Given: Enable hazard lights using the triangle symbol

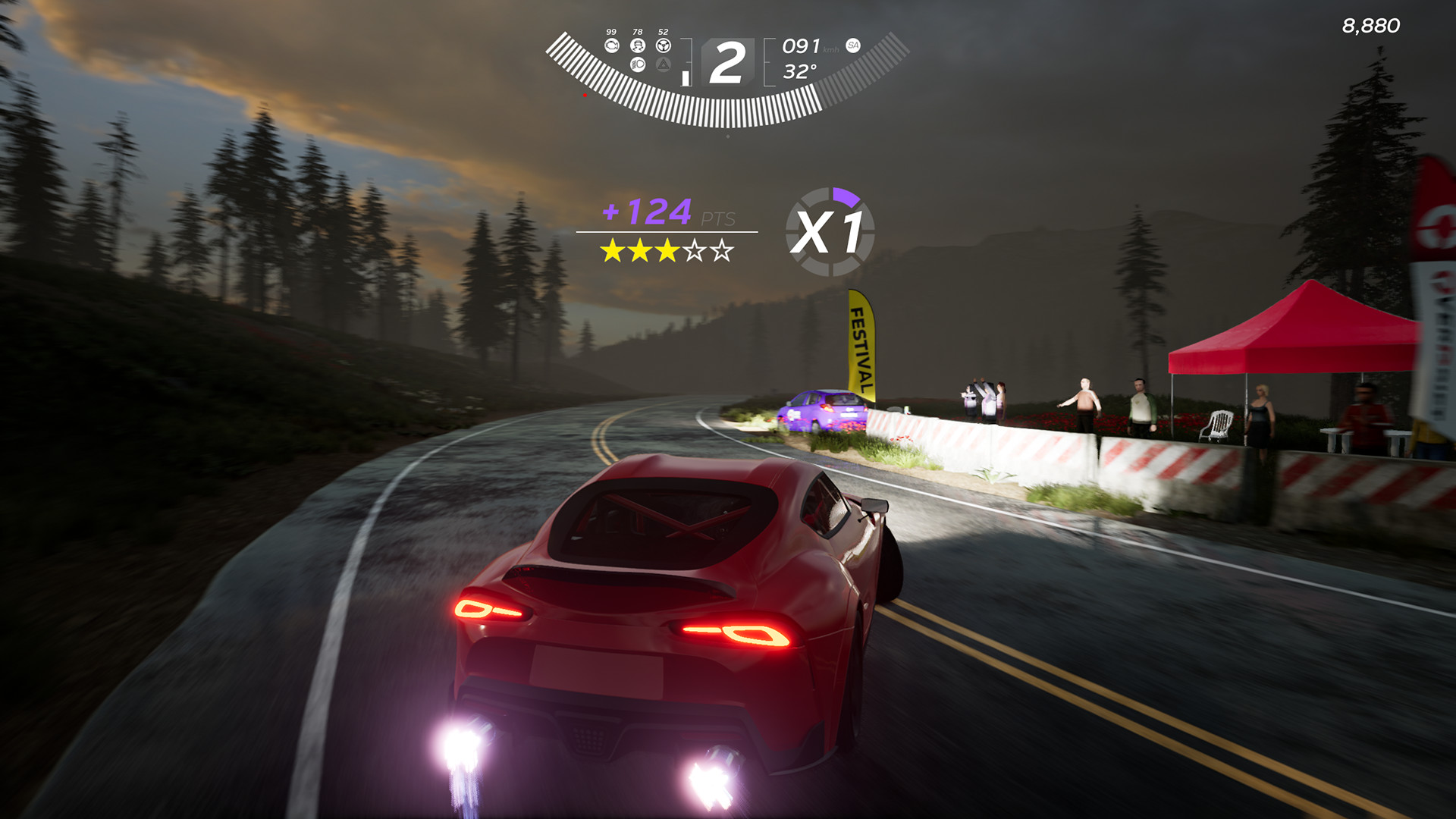Looking at the screenshot, I should click(x=664, y=65).
